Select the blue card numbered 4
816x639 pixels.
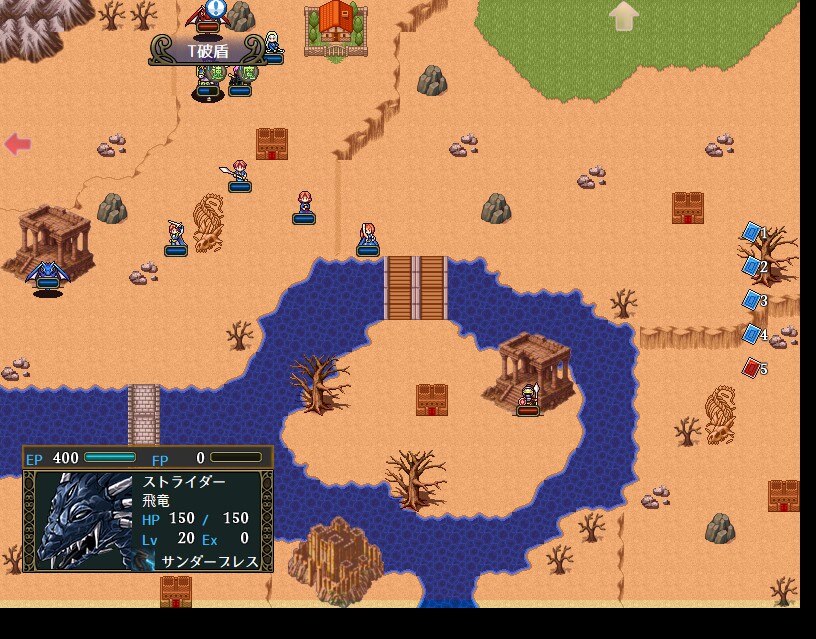pos(752,333)
